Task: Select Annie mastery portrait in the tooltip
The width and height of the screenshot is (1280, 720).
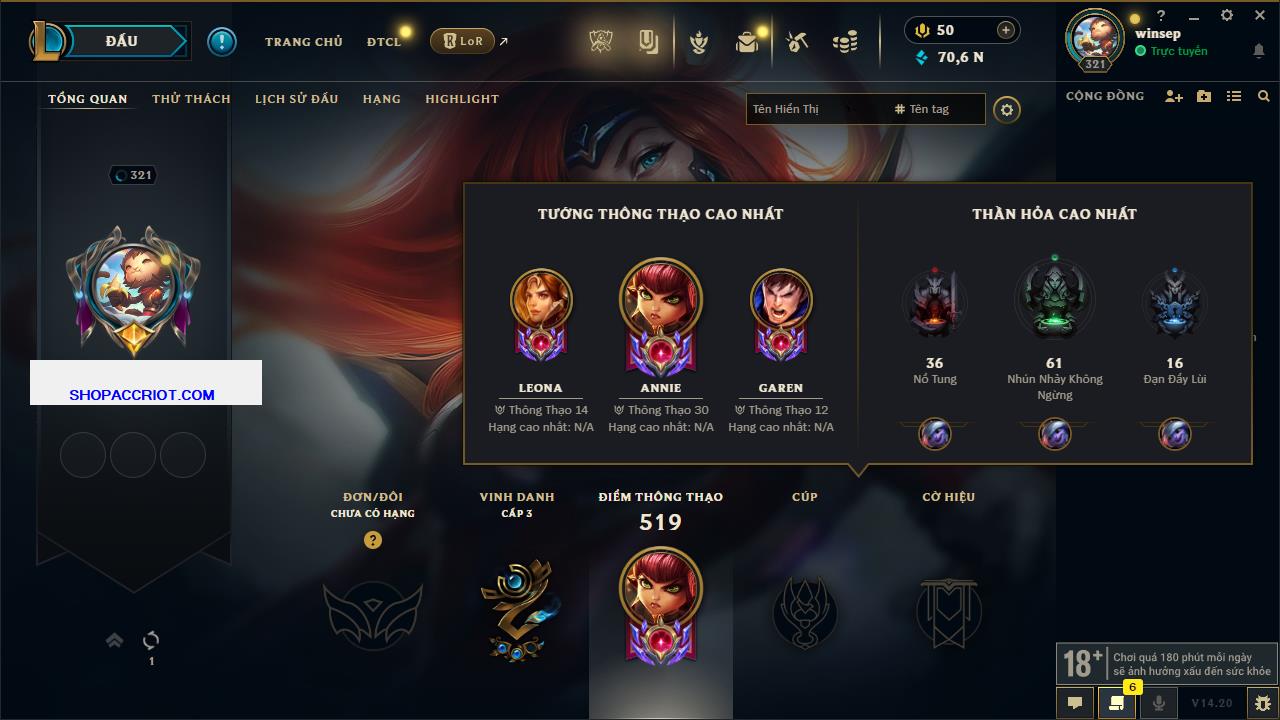Action: pyautogui.click(x=660, y=300)
